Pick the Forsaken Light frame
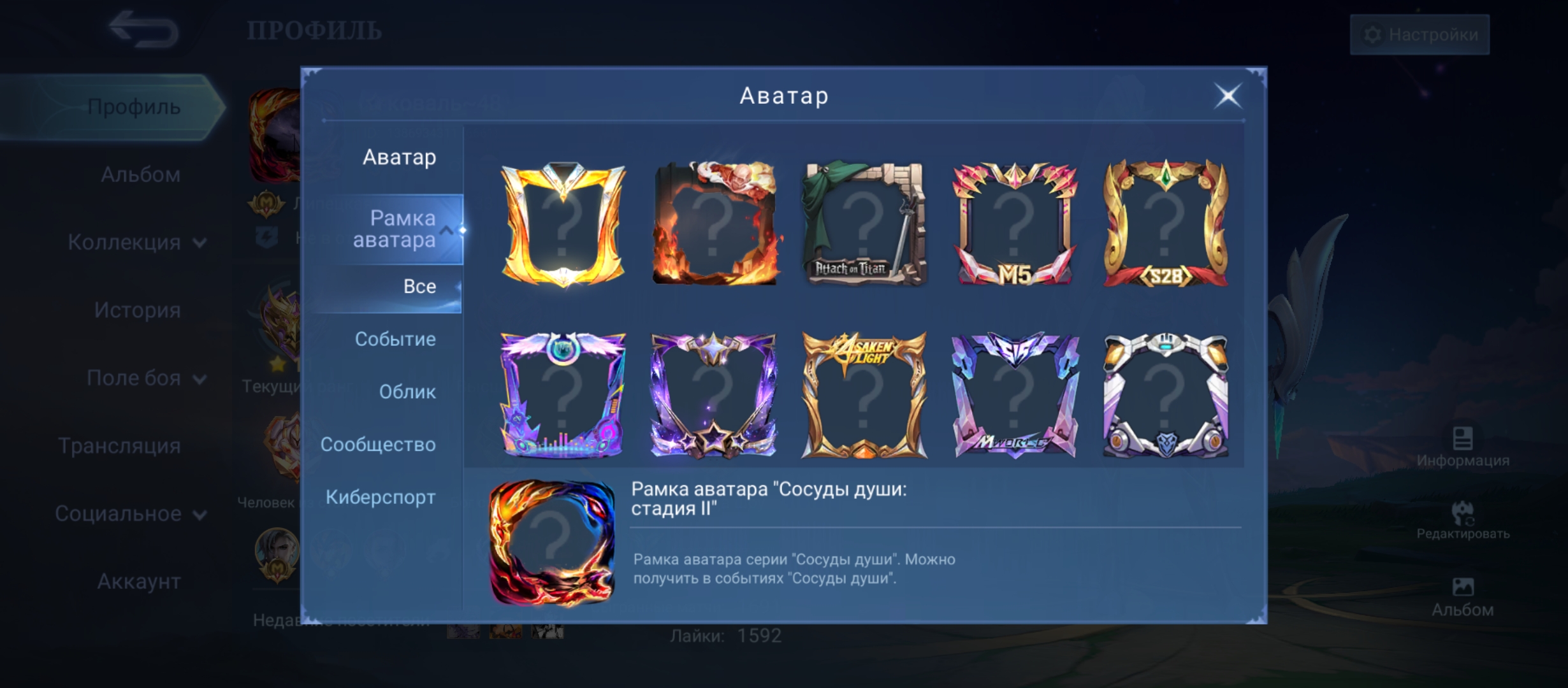Viewport: 1568px width, 688px height. coord(864,395)
